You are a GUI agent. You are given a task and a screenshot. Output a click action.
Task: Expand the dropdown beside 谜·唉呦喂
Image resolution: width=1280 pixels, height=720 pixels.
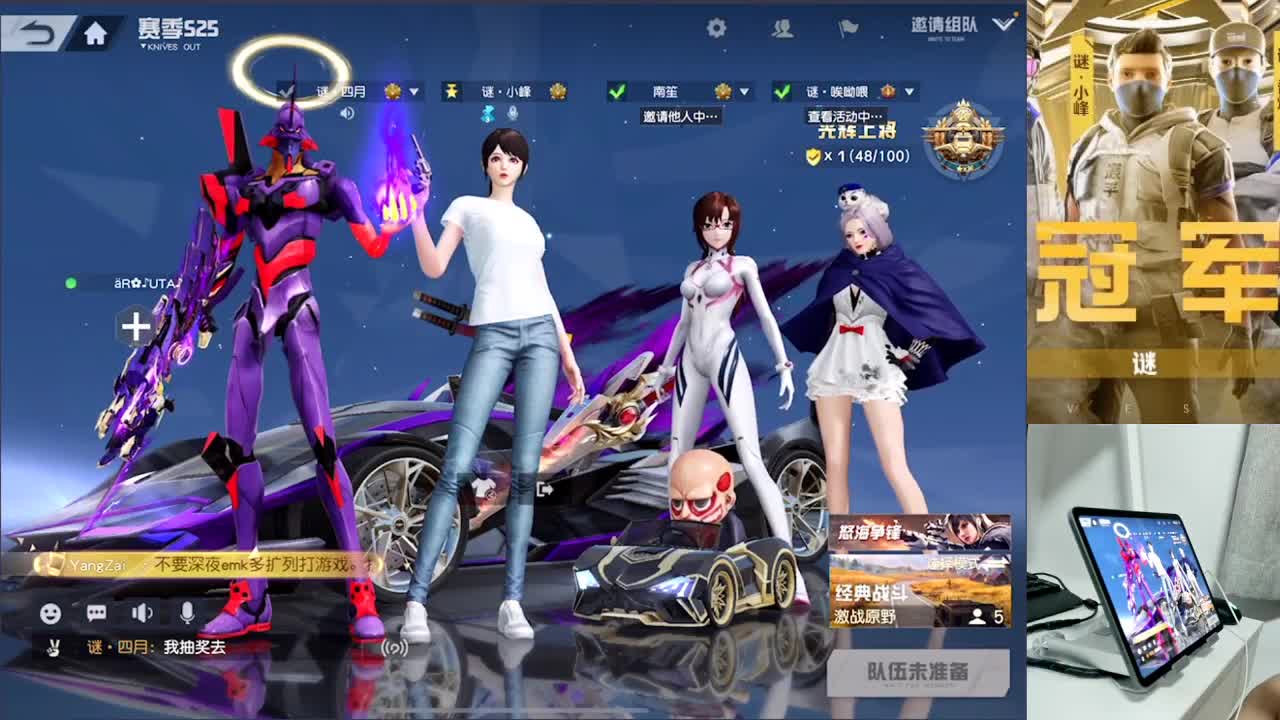pyautogui.click(x=908, y=89)
